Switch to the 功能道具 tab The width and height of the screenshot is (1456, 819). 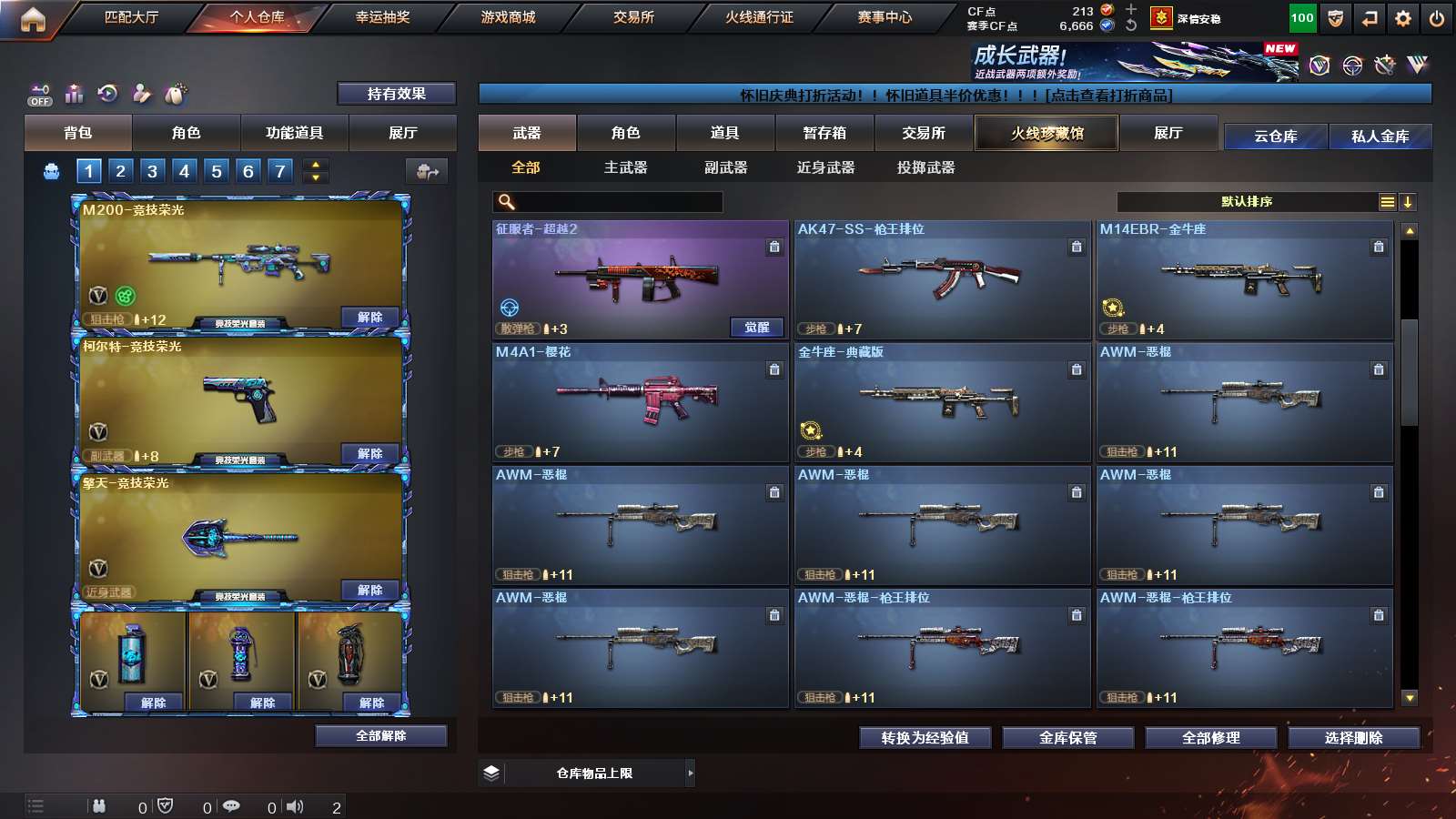[x=294, y=133]
